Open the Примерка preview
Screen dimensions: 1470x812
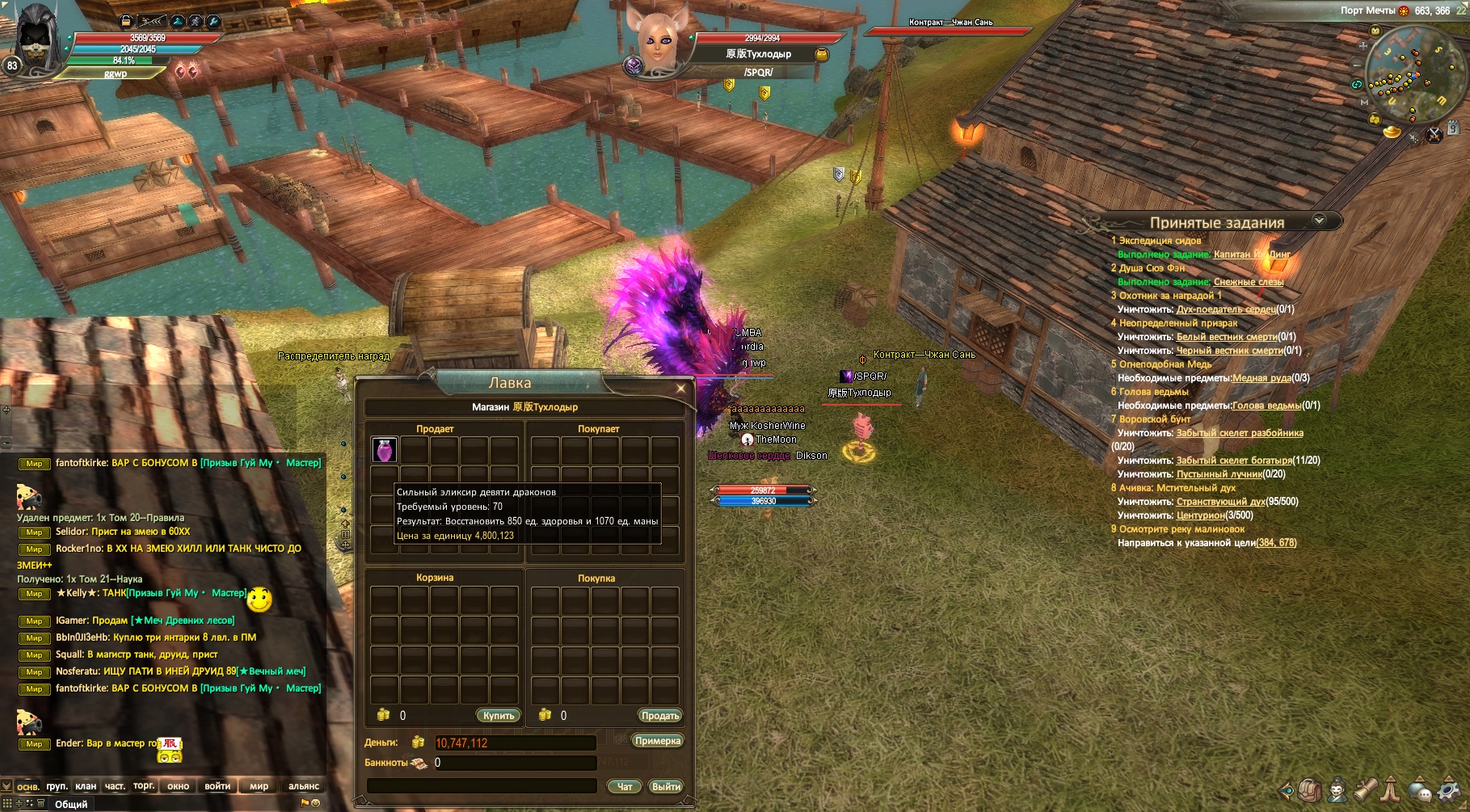click(657, 741)
